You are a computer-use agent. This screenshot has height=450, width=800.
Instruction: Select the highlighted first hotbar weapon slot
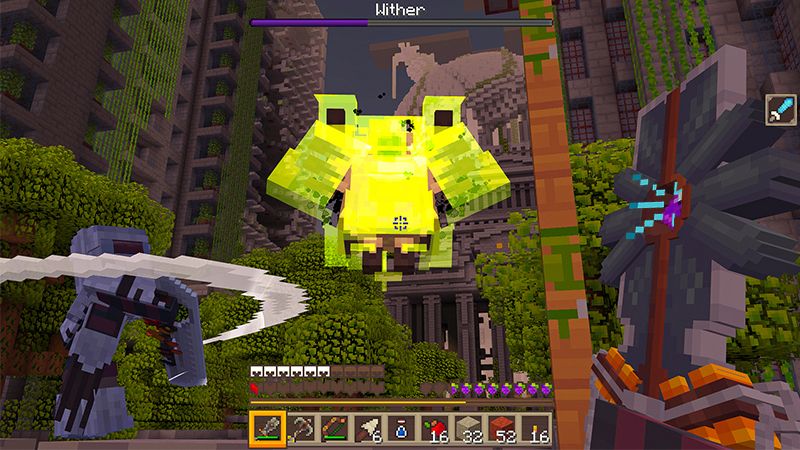(265, 430)
